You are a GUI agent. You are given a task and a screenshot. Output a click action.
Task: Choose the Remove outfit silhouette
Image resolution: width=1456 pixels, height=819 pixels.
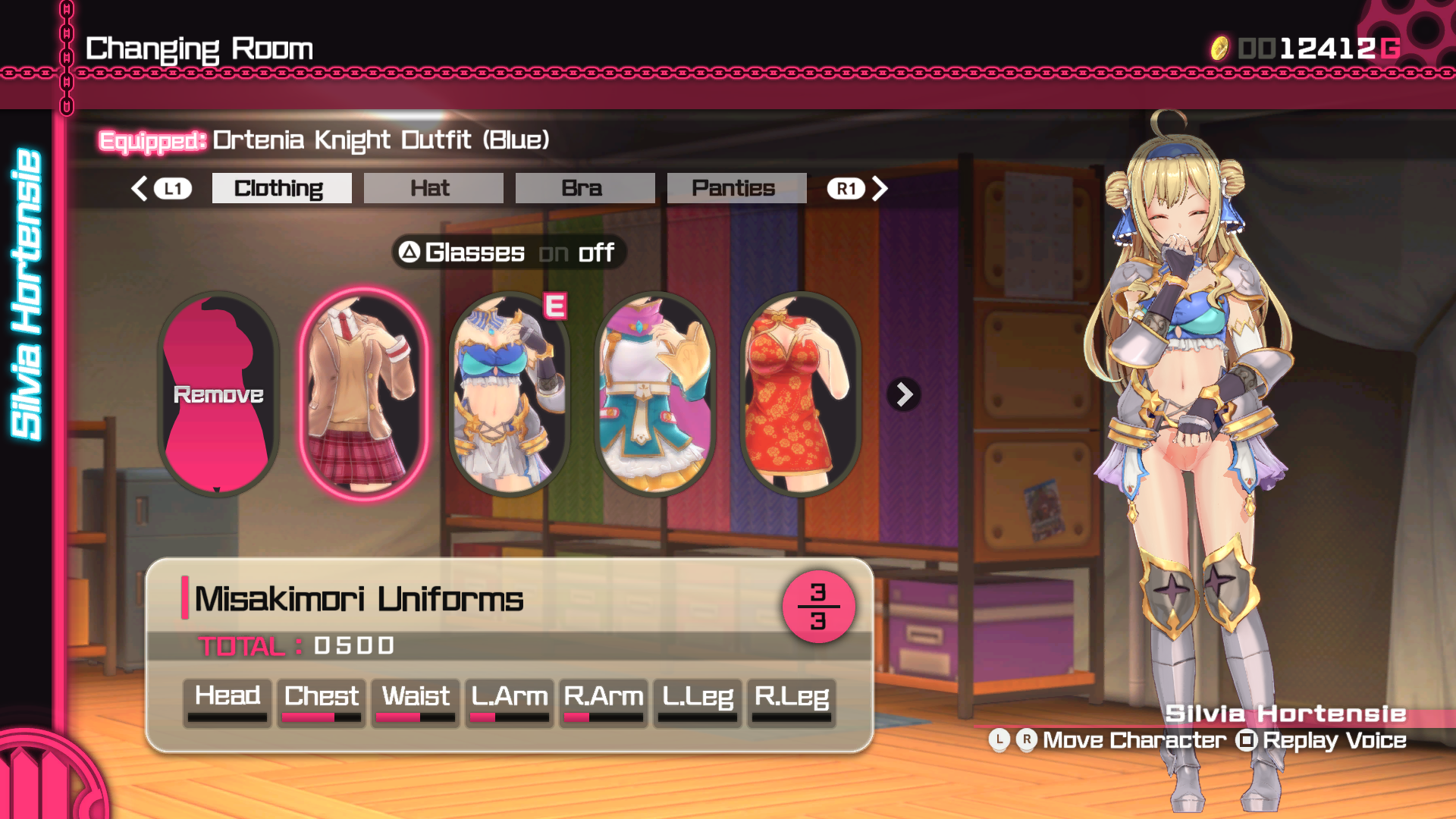218,394
